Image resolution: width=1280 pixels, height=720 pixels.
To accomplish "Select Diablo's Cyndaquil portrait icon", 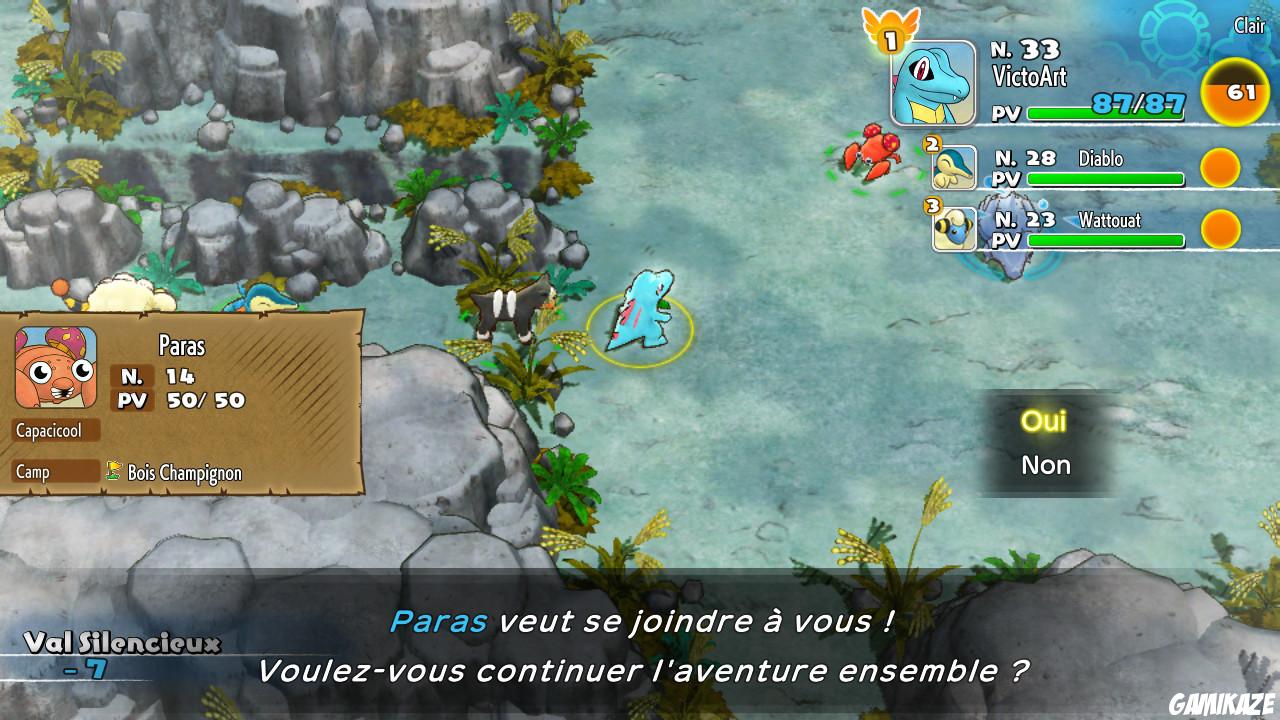I will 955,168.
